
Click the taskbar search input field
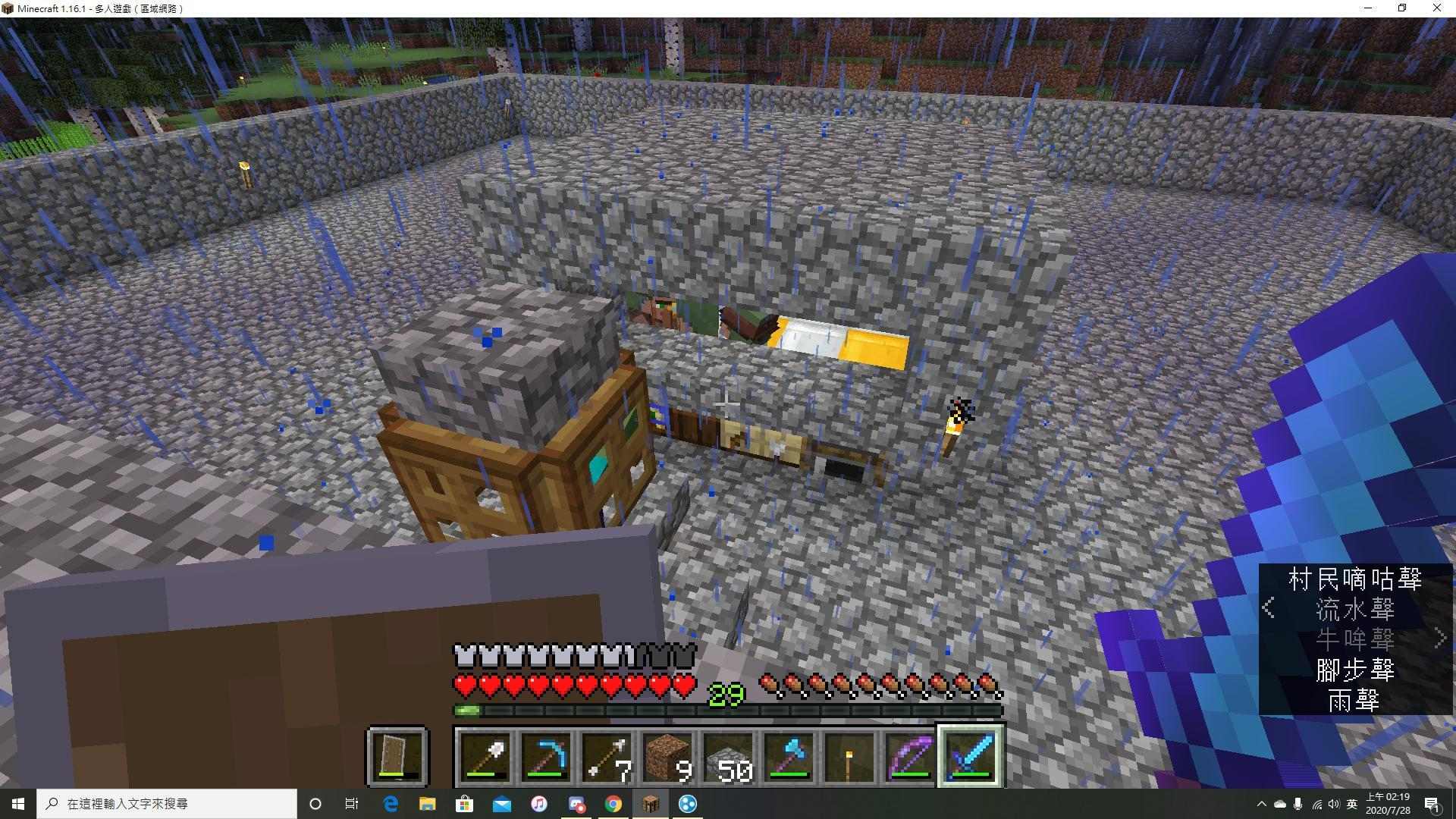coord(167,803)
